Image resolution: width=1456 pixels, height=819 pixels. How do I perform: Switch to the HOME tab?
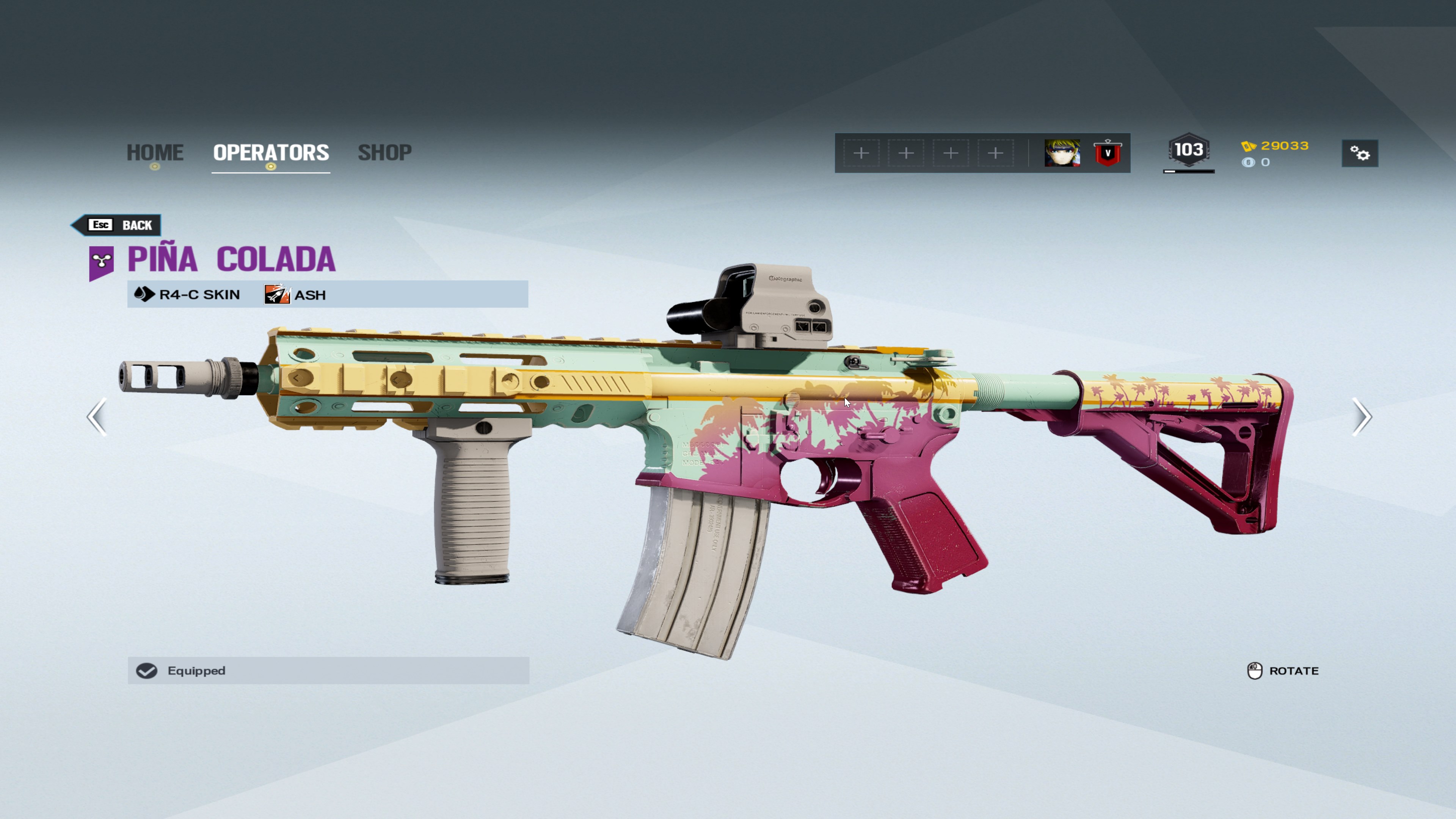click(x=155, y=152)
